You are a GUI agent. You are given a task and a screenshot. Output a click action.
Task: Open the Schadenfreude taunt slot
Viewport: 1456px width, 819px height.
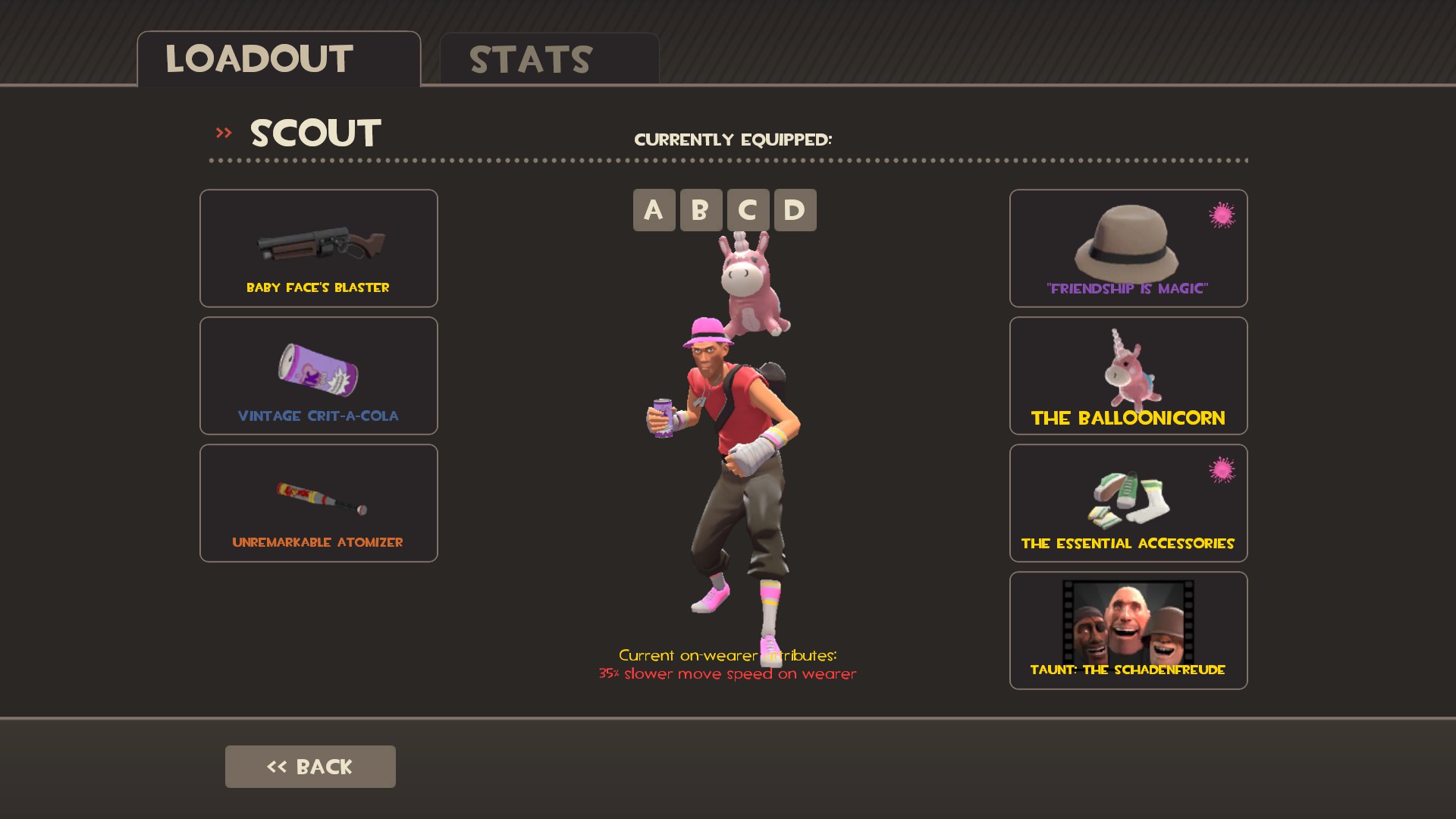coord(1128,630)
